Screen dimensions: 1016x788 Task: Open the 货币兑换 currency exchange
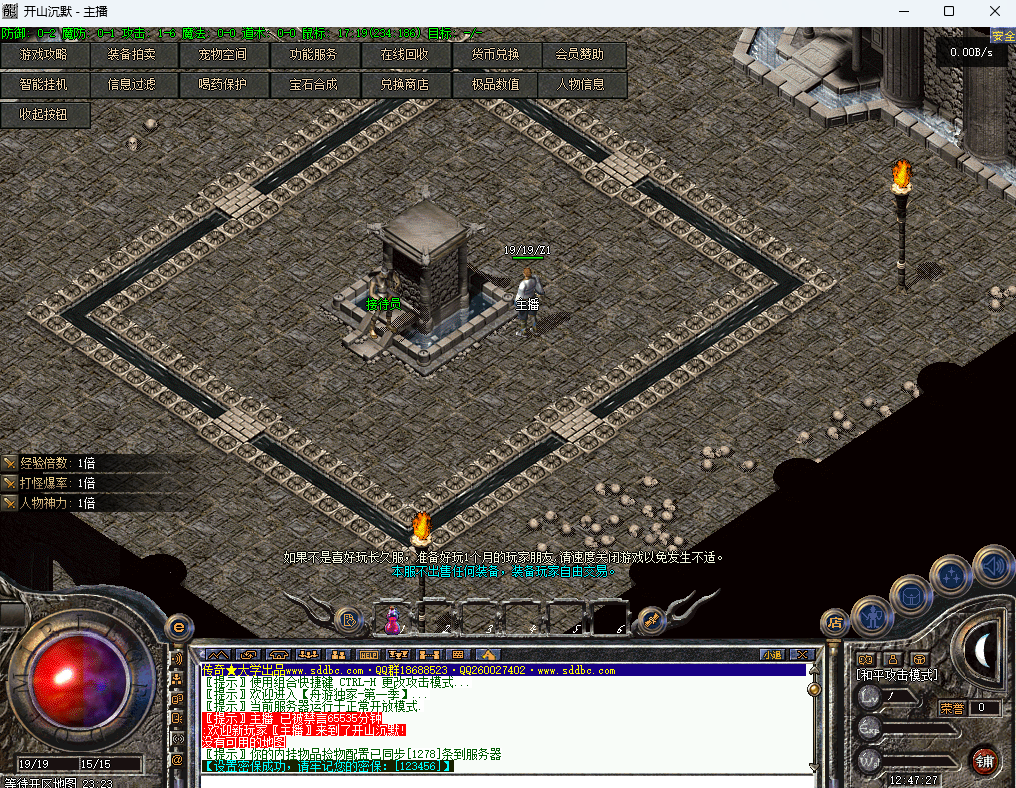[495, 55]
